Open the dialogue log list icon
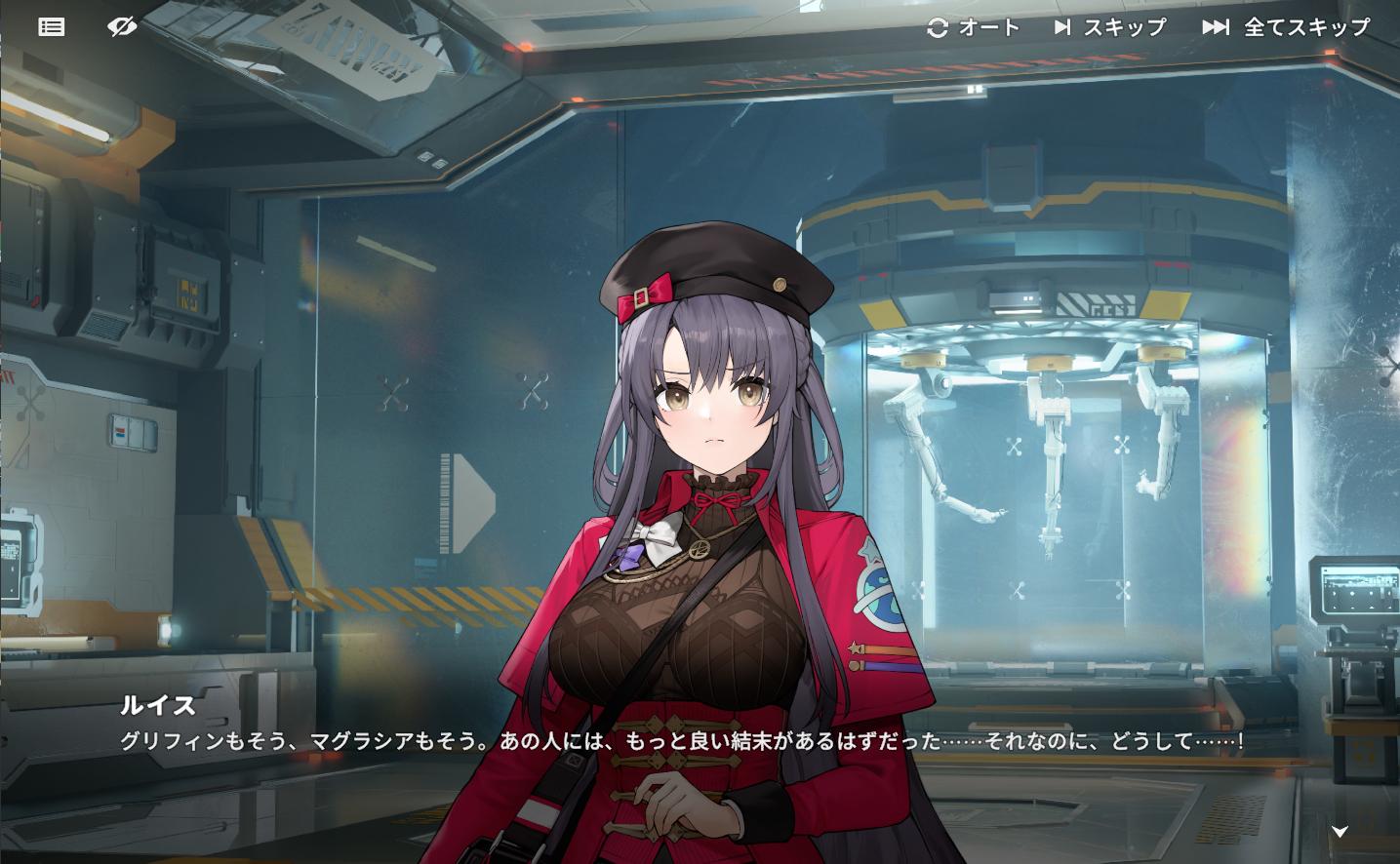The image size is (1400, 864). [x=52, y=27]
